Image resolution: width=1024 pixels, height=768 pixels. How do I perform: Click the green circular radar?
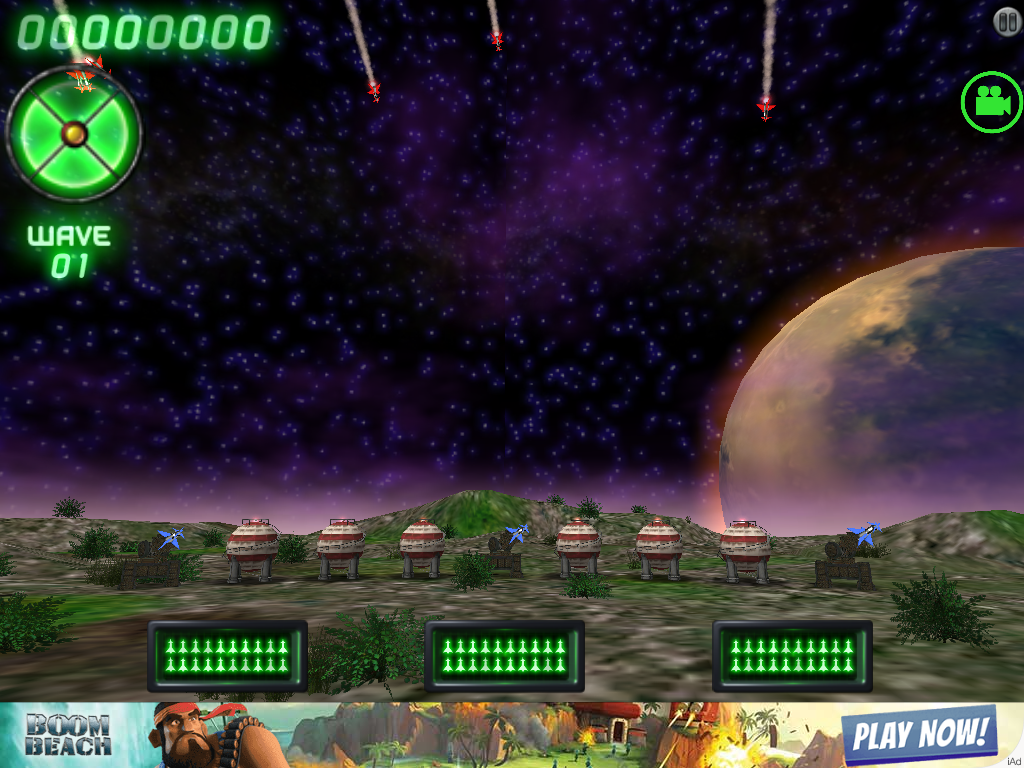(74, 132)
